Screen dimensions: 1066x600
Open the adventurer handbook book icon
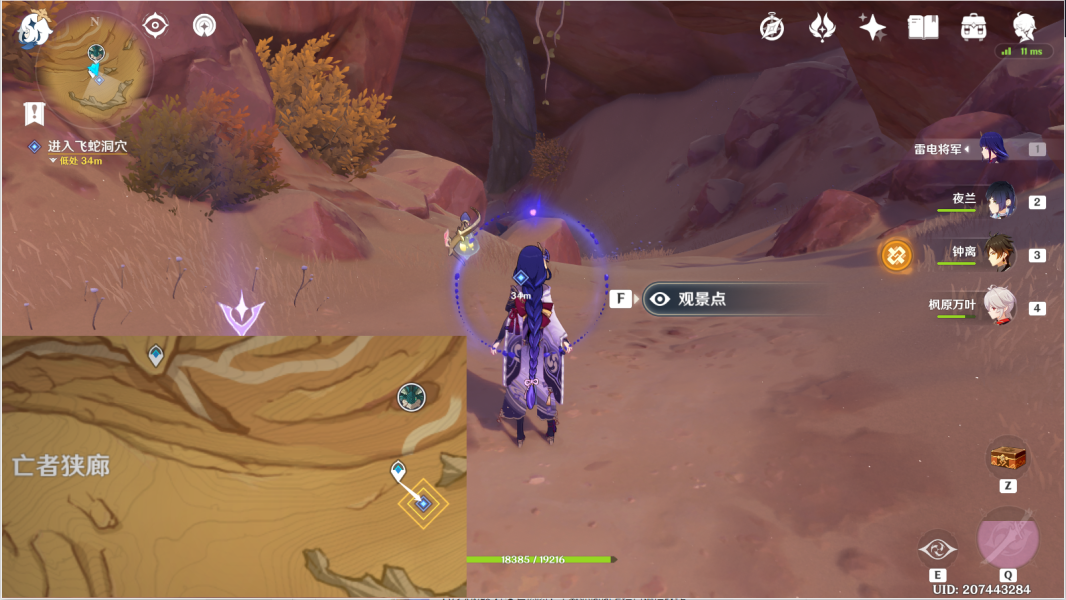923,28
